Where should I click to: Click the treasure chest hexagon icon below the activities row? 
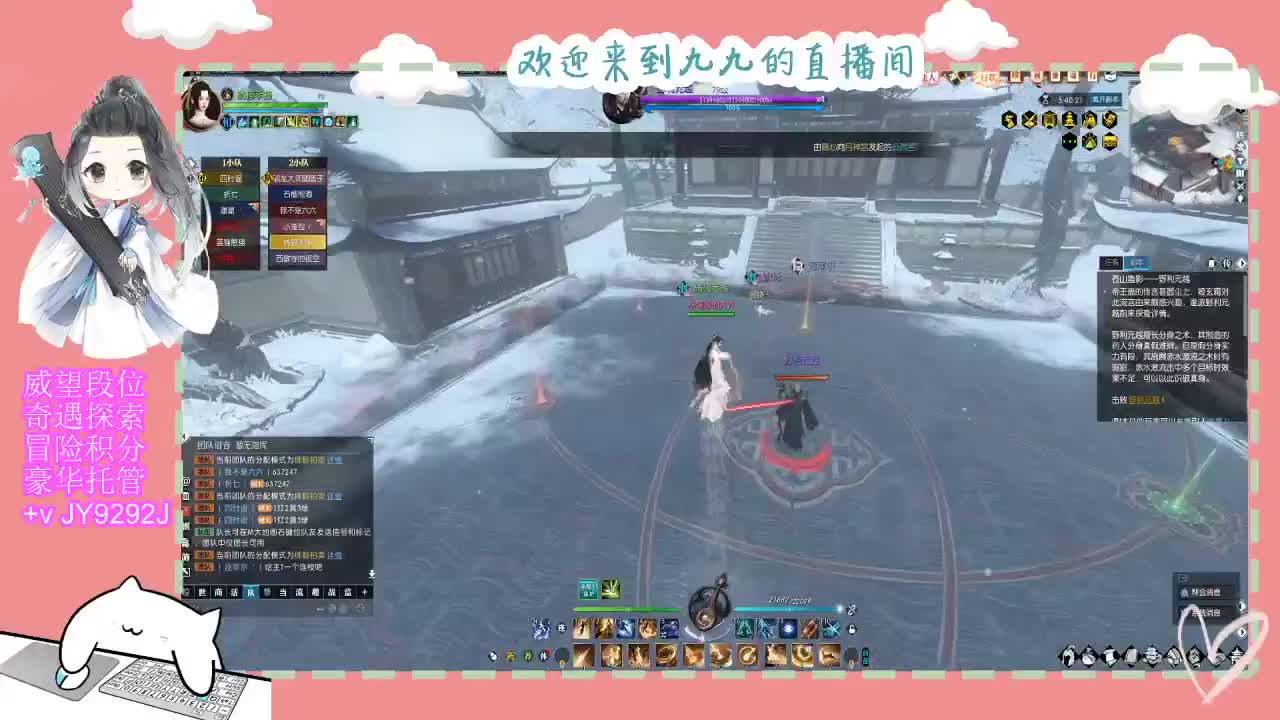(x=1110, y=141)
